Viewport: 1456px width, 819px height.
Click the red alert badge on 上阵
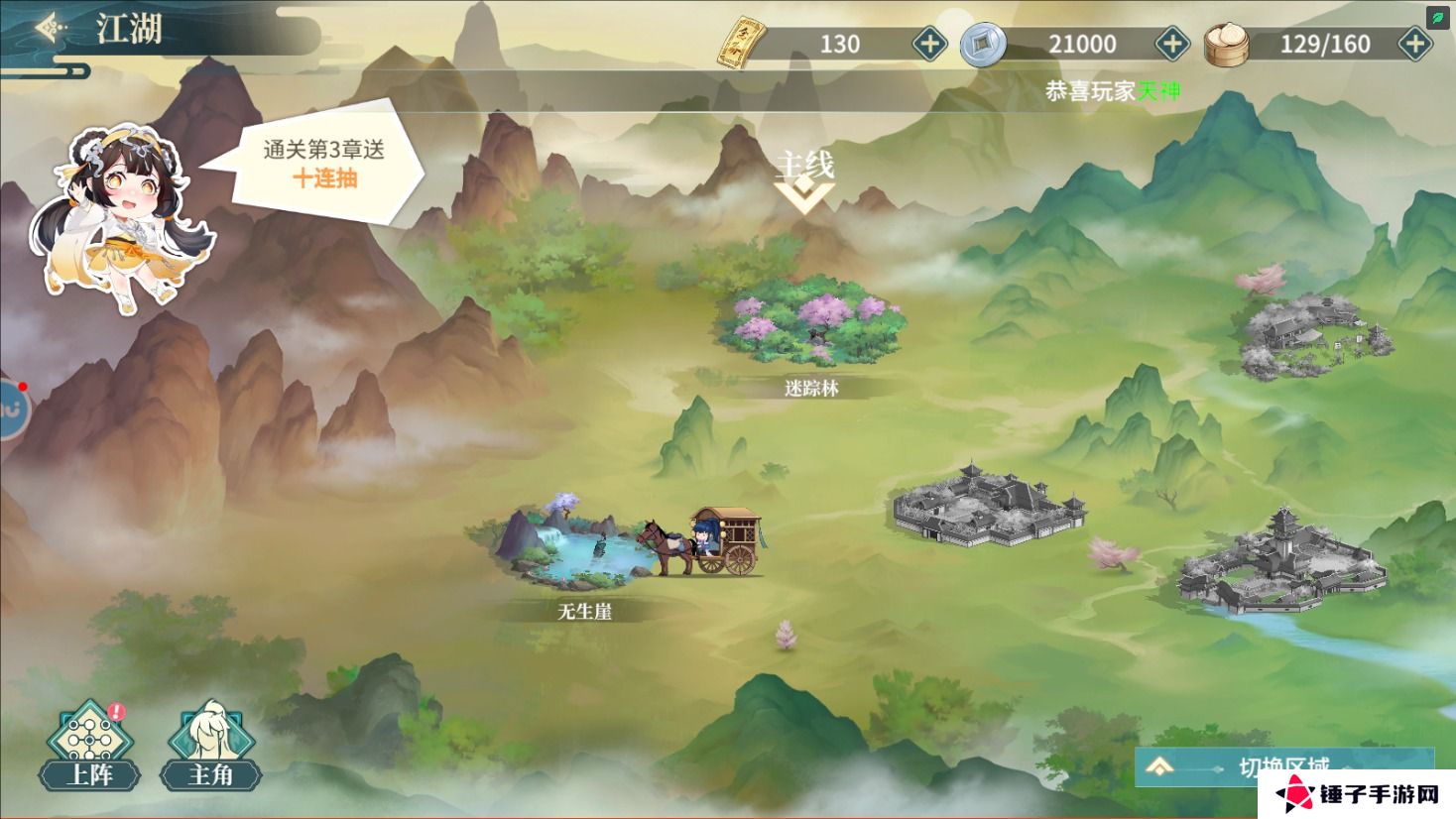pyautogui.click(x=115, y=710)
